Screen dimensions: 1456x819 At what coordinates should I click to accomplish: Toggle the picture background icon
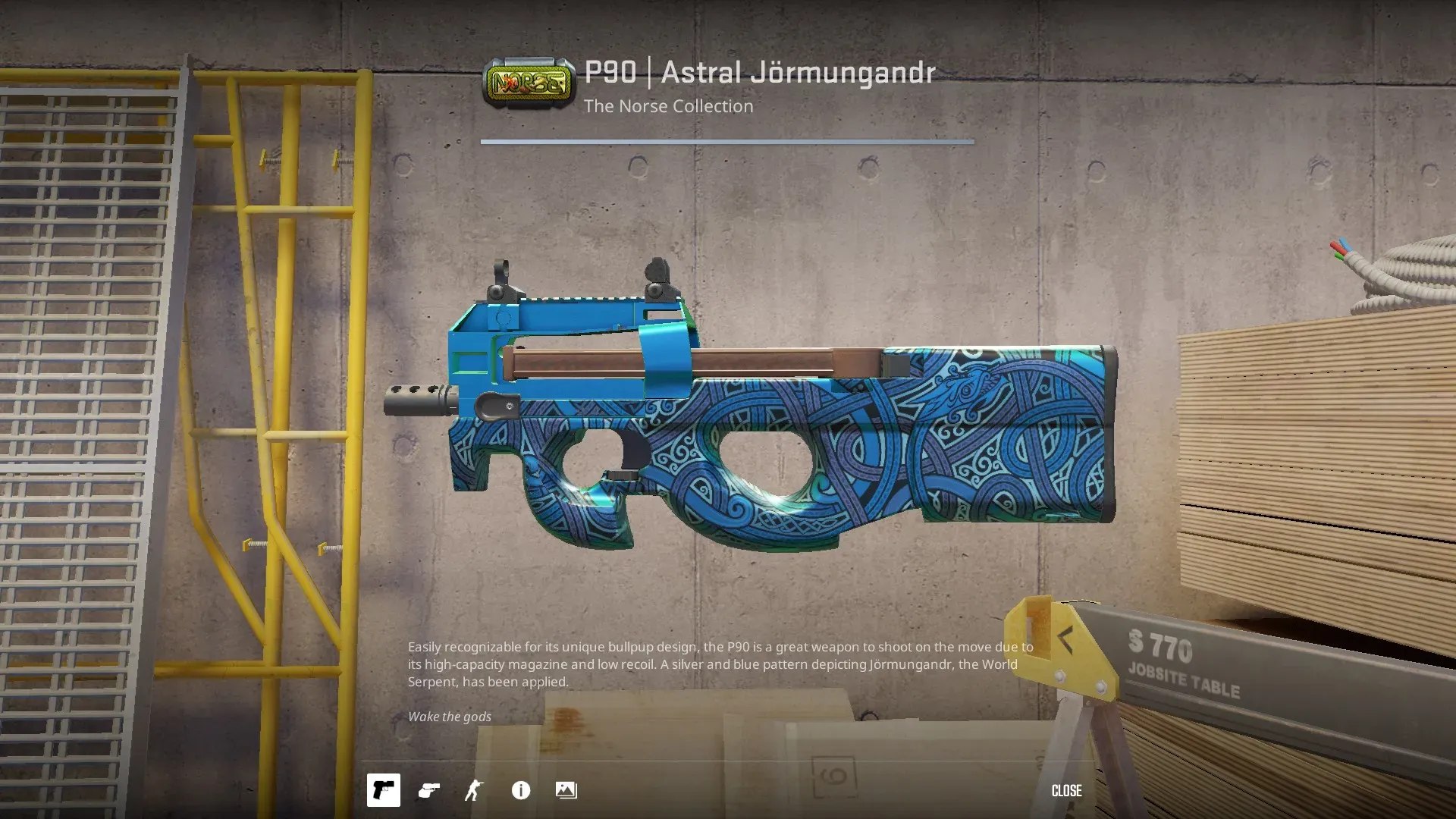(x=566, y=790)
